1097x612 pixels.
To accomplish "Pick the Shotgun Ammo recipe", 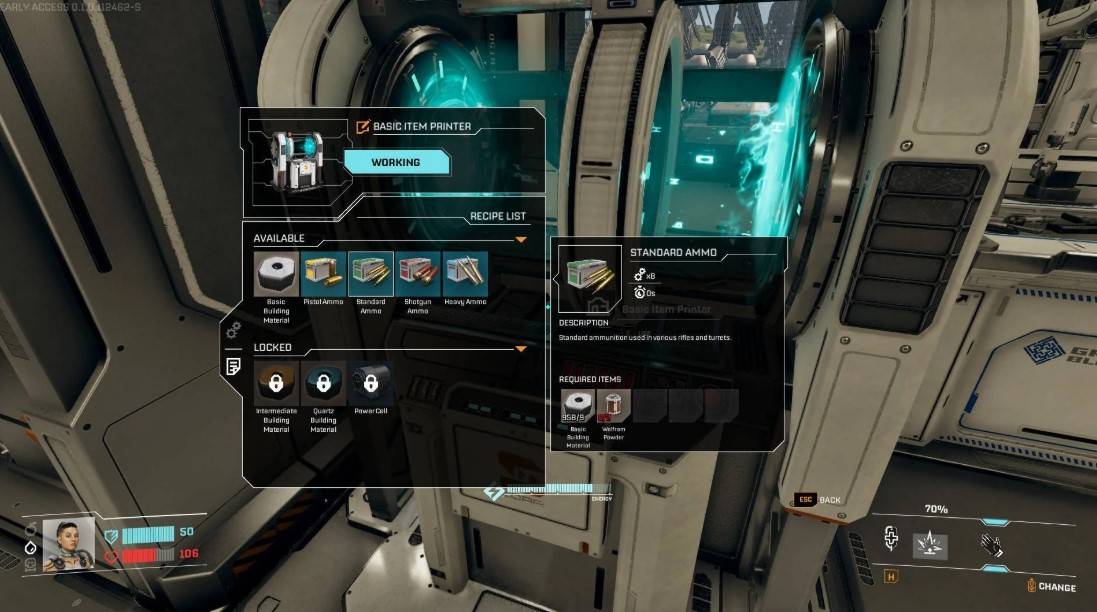I will coord(418,273).
